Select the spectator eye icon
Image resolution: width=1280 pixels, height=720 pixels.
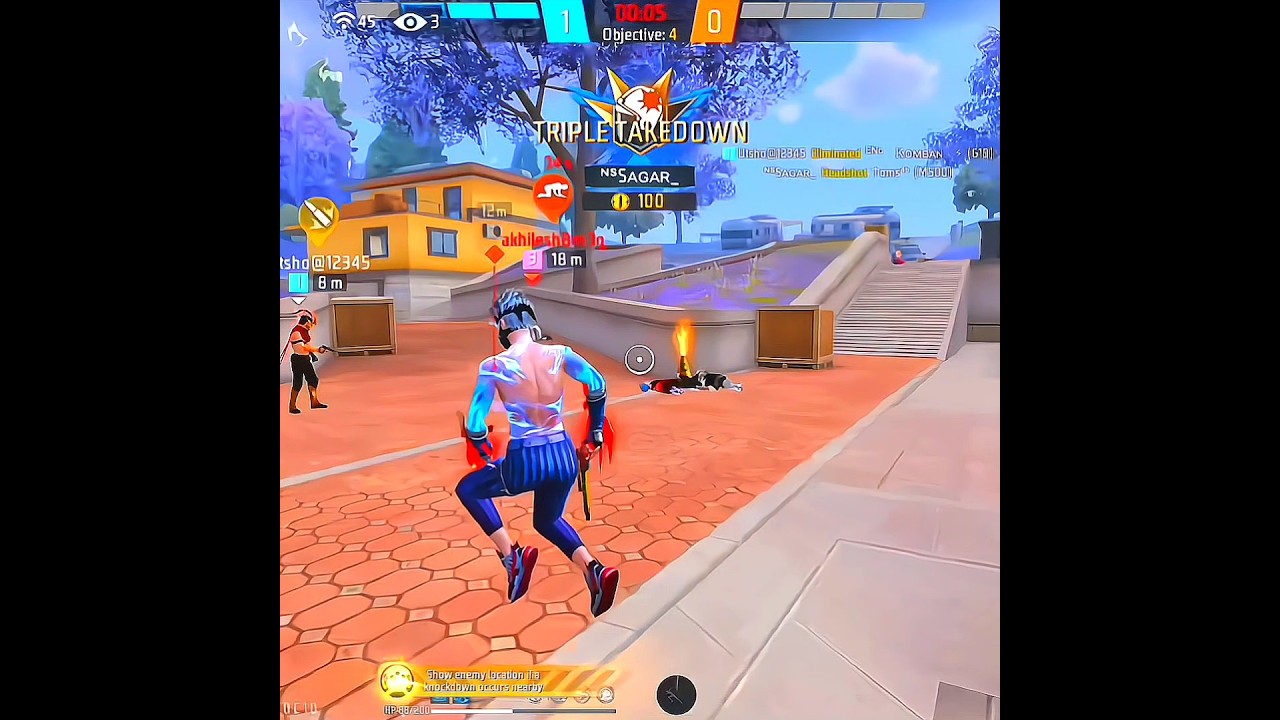click(x=410, y=22)
